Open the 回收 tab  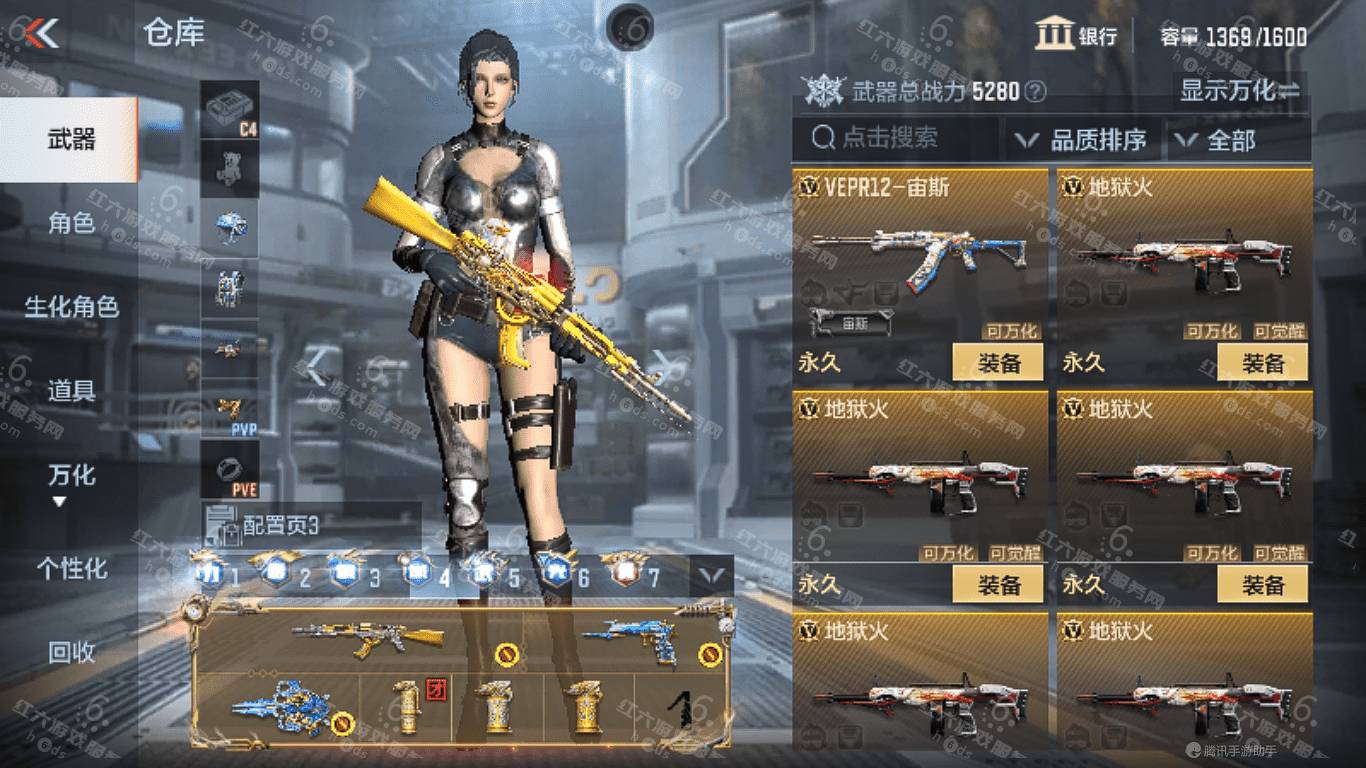point(70,653)
